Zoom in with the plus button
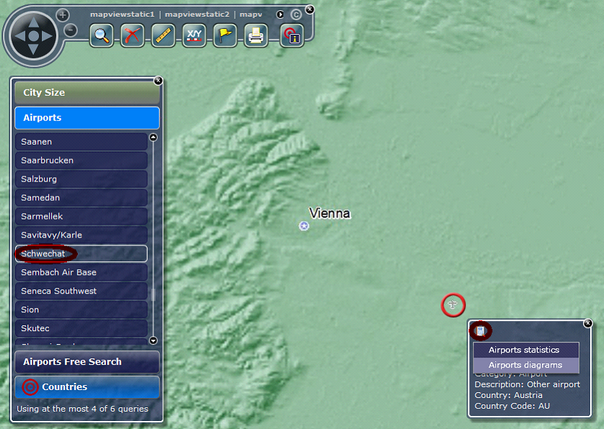This screenshot has height=429, width=604. [x=63, y=15]
